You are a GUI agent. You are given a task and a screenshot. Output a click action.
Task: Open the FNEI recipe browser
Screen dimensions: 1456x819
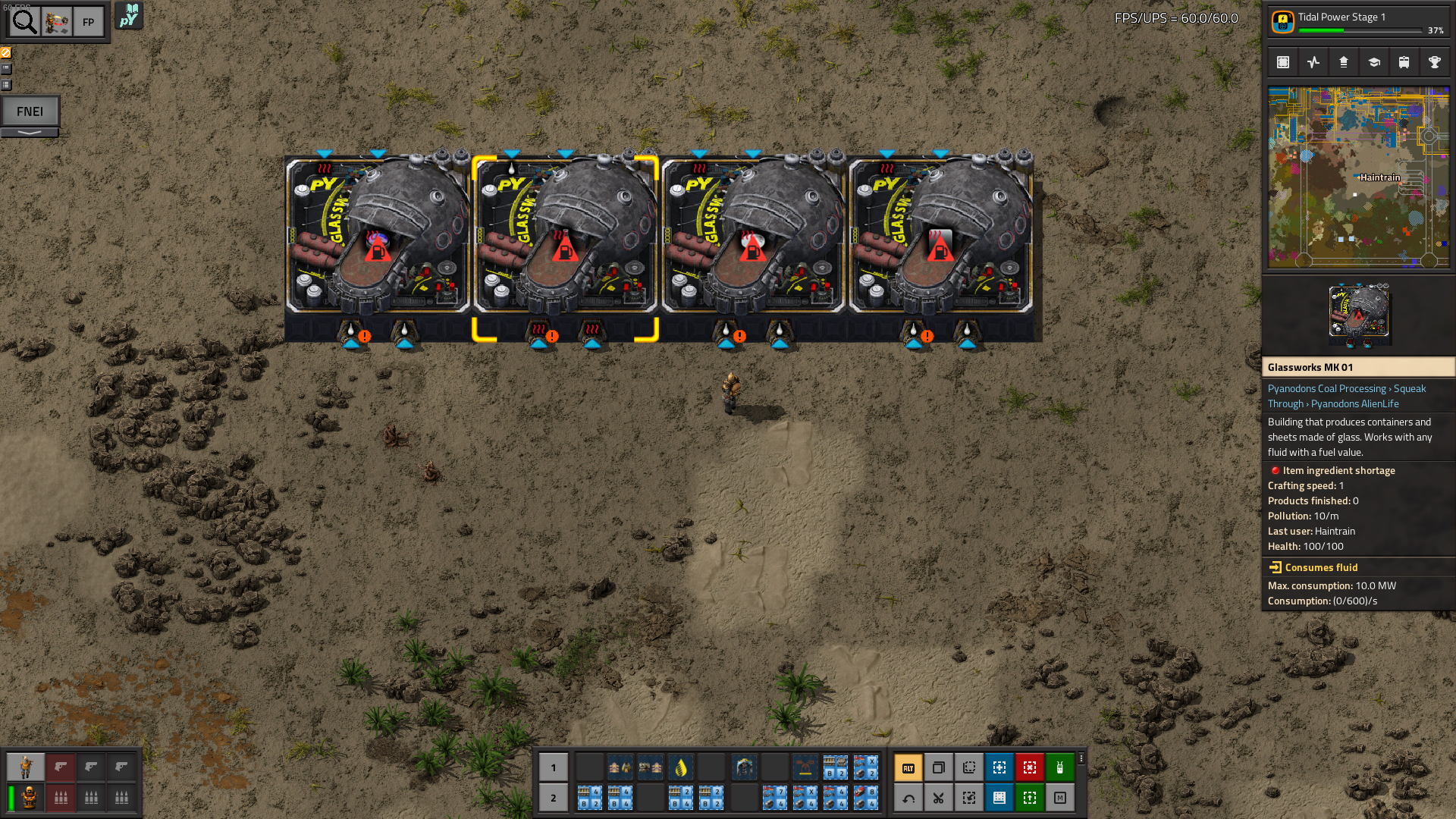[30, 111]
